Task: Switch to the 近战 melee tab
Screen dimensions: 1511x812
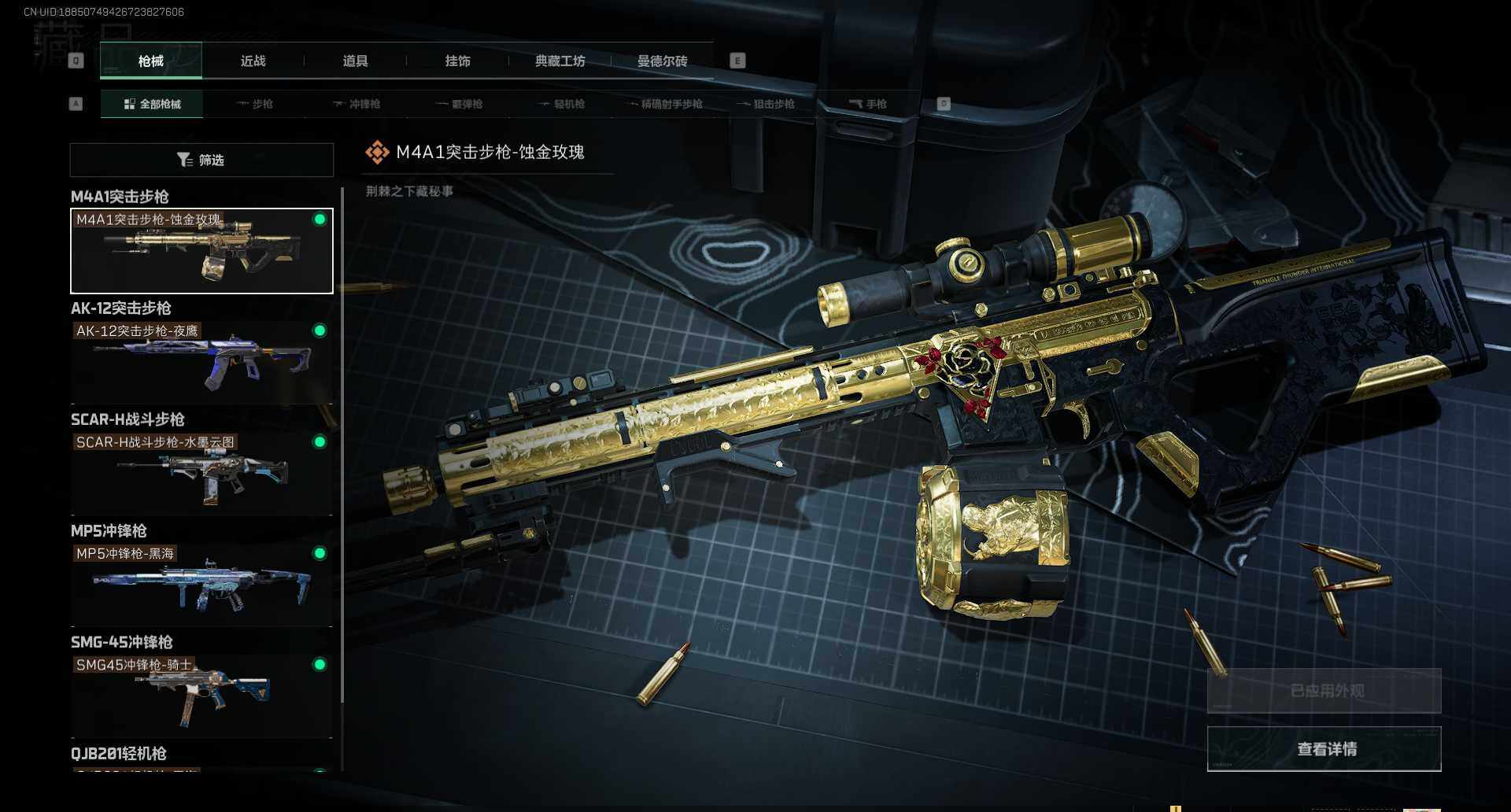Action: [253, 61]
